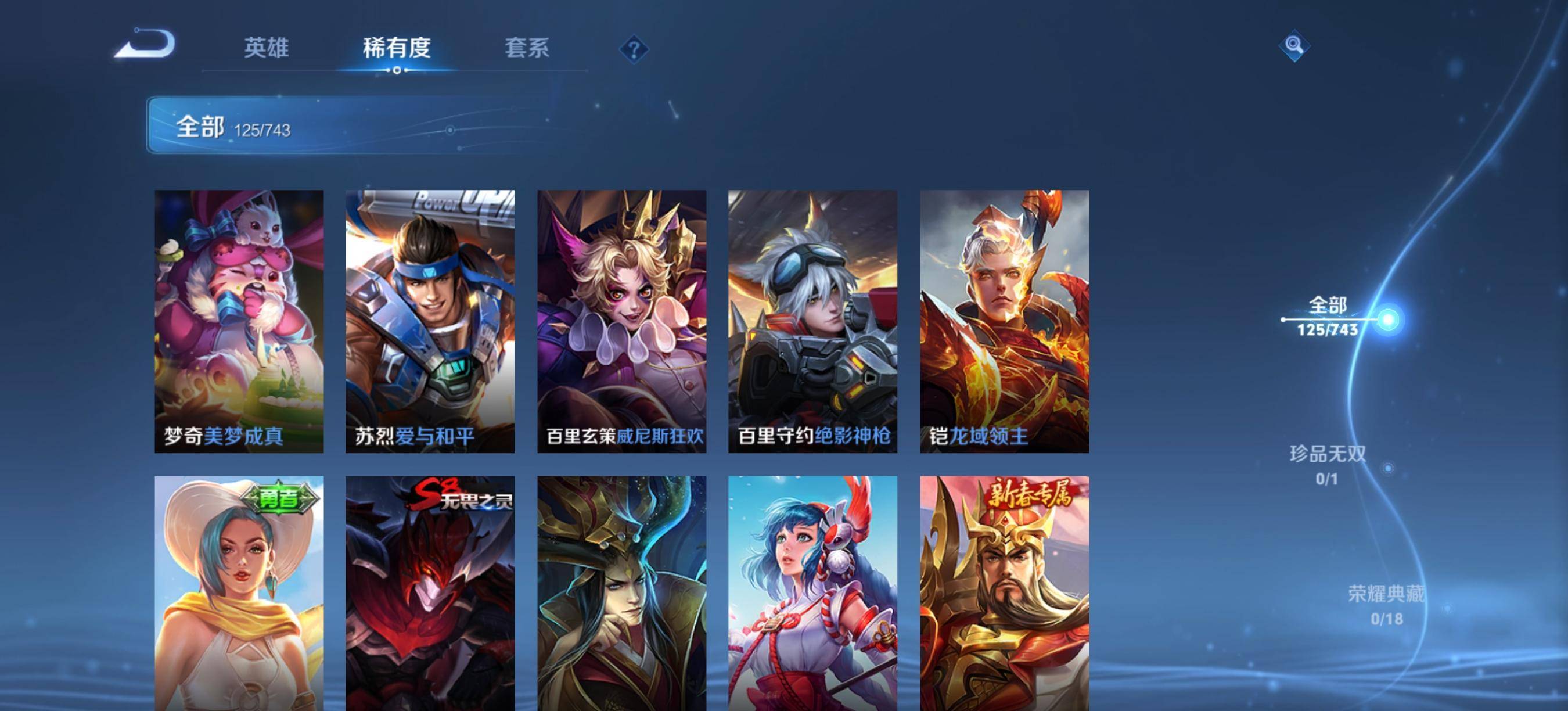Open skin search with magnifier icon
Viewport: 1568px width, 711px height.
tap(1294, 46)
